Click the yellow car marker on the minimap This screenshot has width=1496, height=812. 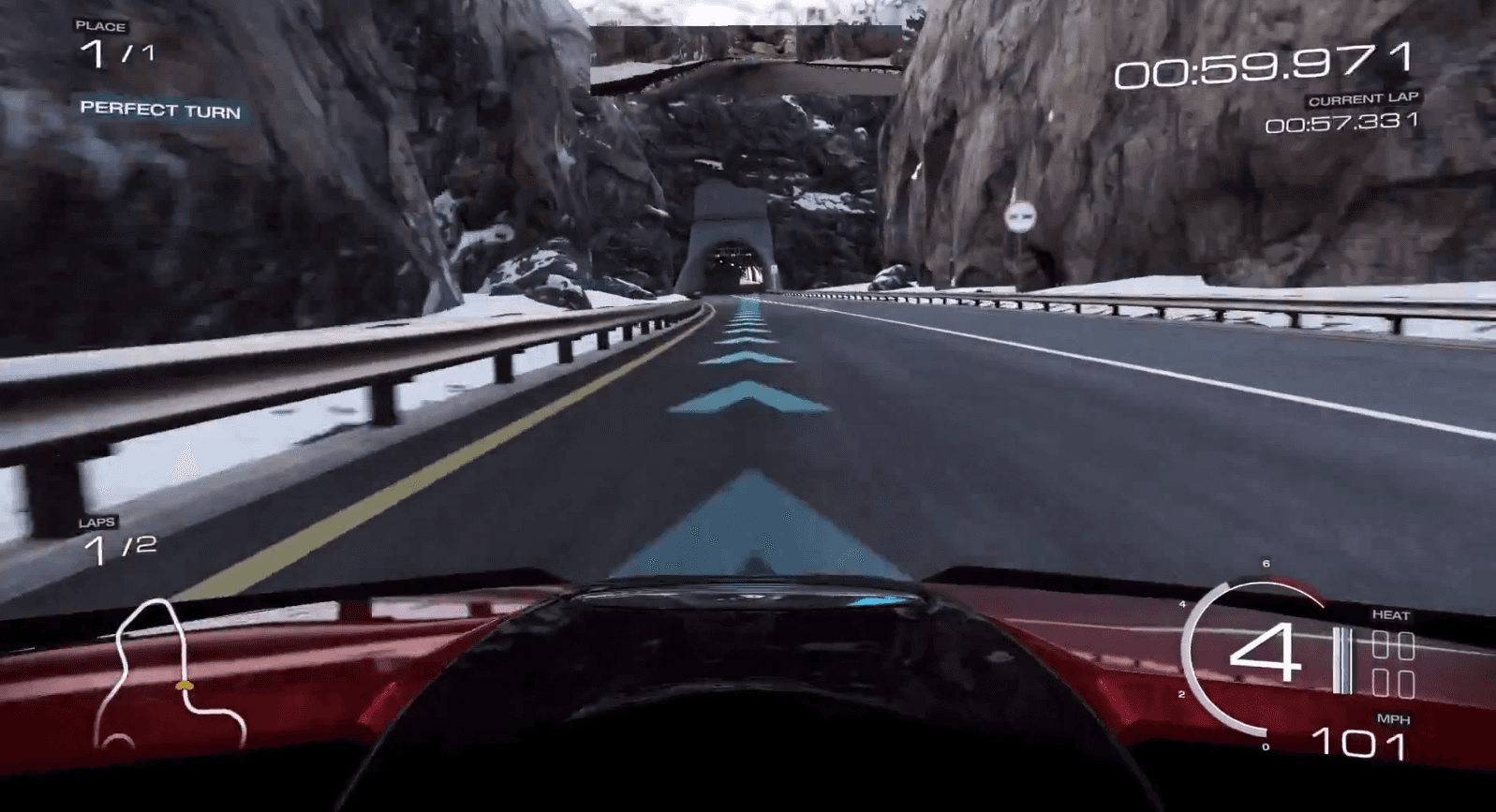pos(184,687)
